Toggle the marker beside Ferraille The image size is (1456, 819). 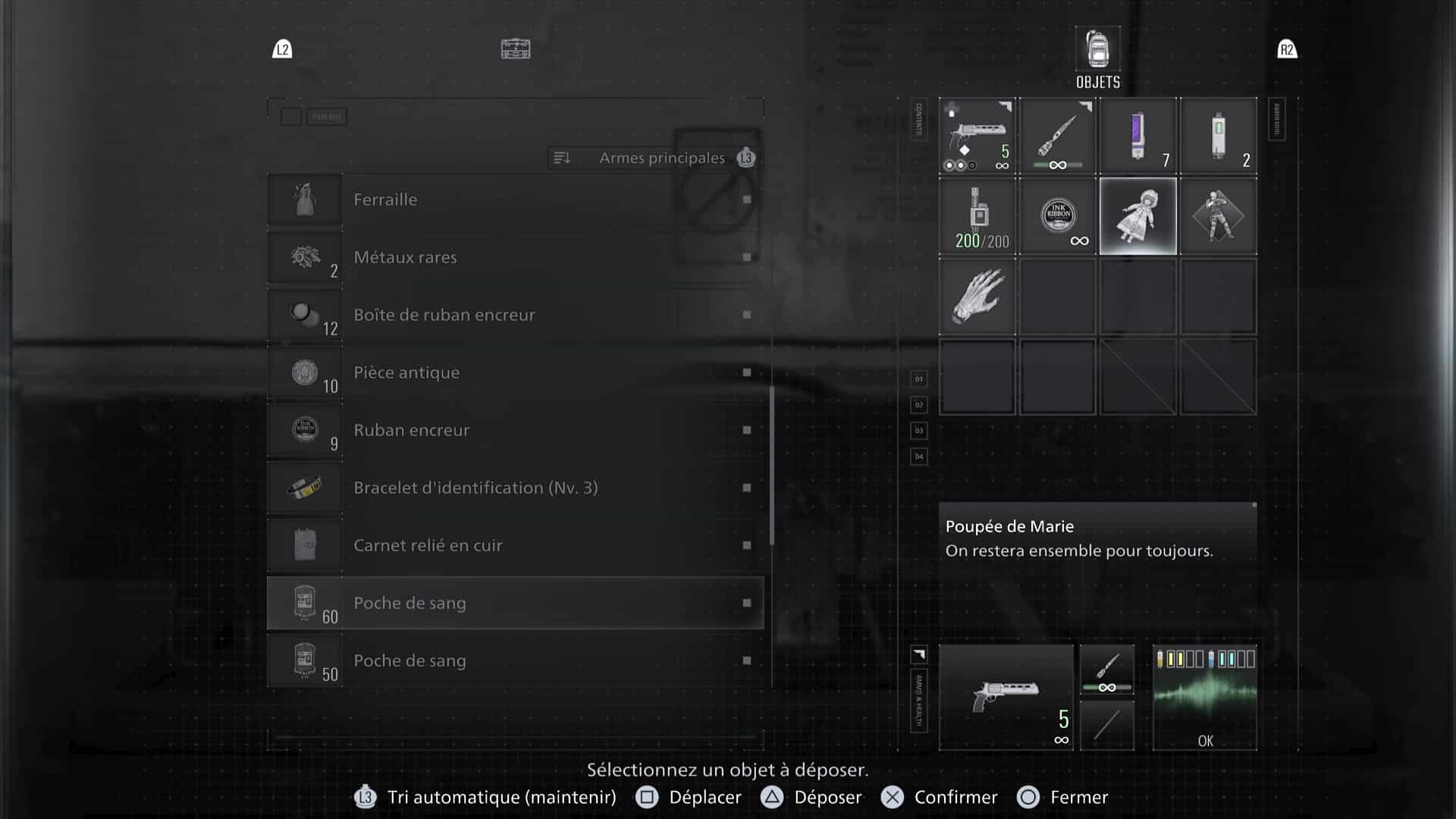tap(746, 199)
